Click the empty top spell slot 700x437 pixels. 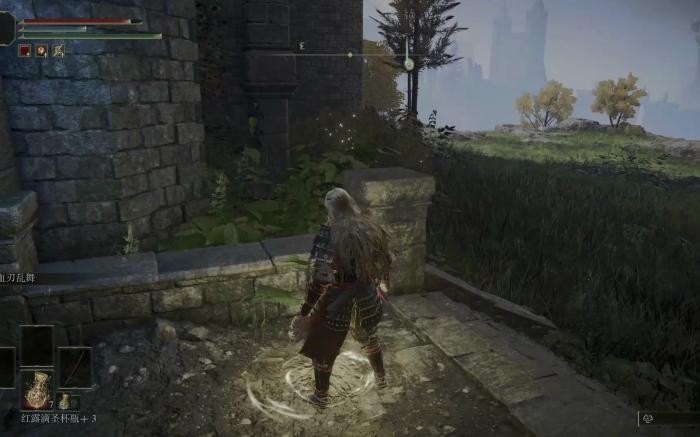coord(37,344)
